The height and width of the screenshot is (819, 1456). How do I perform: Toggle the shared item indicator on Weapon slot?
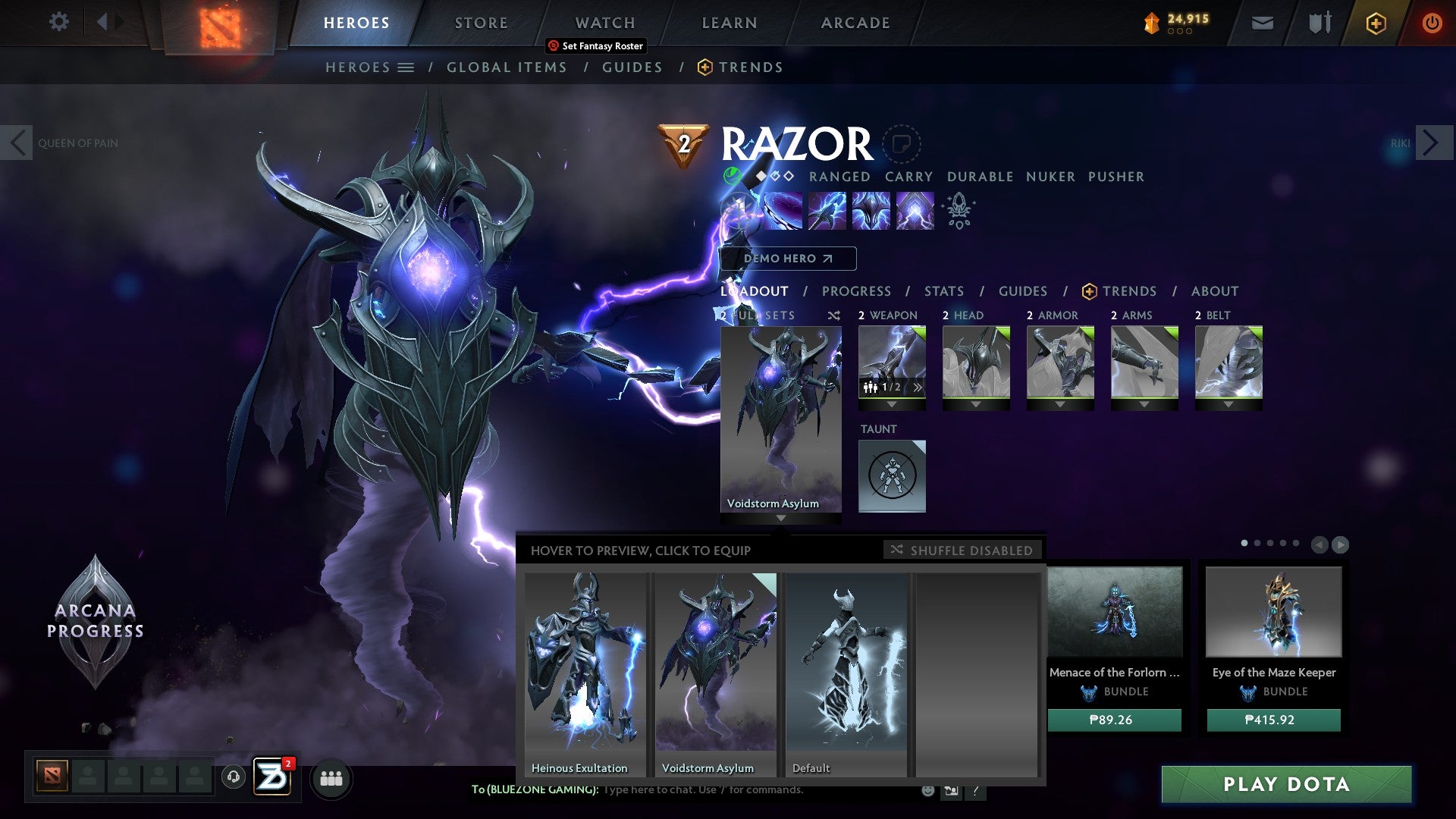[x=872, y=386]
